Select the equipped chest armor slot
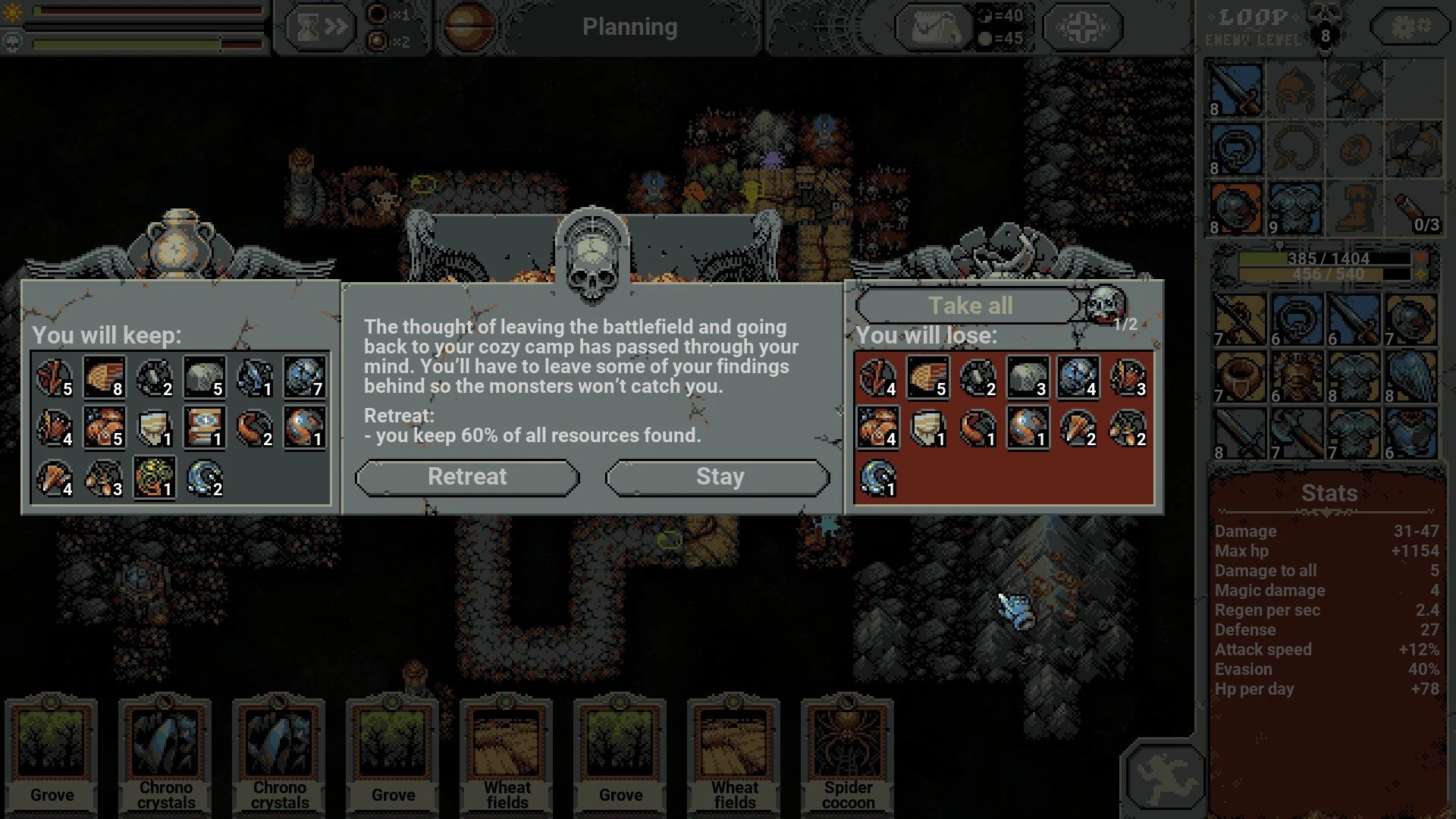The width and height of the screenshot is (1456, 819). click(x=1295, y=209)
